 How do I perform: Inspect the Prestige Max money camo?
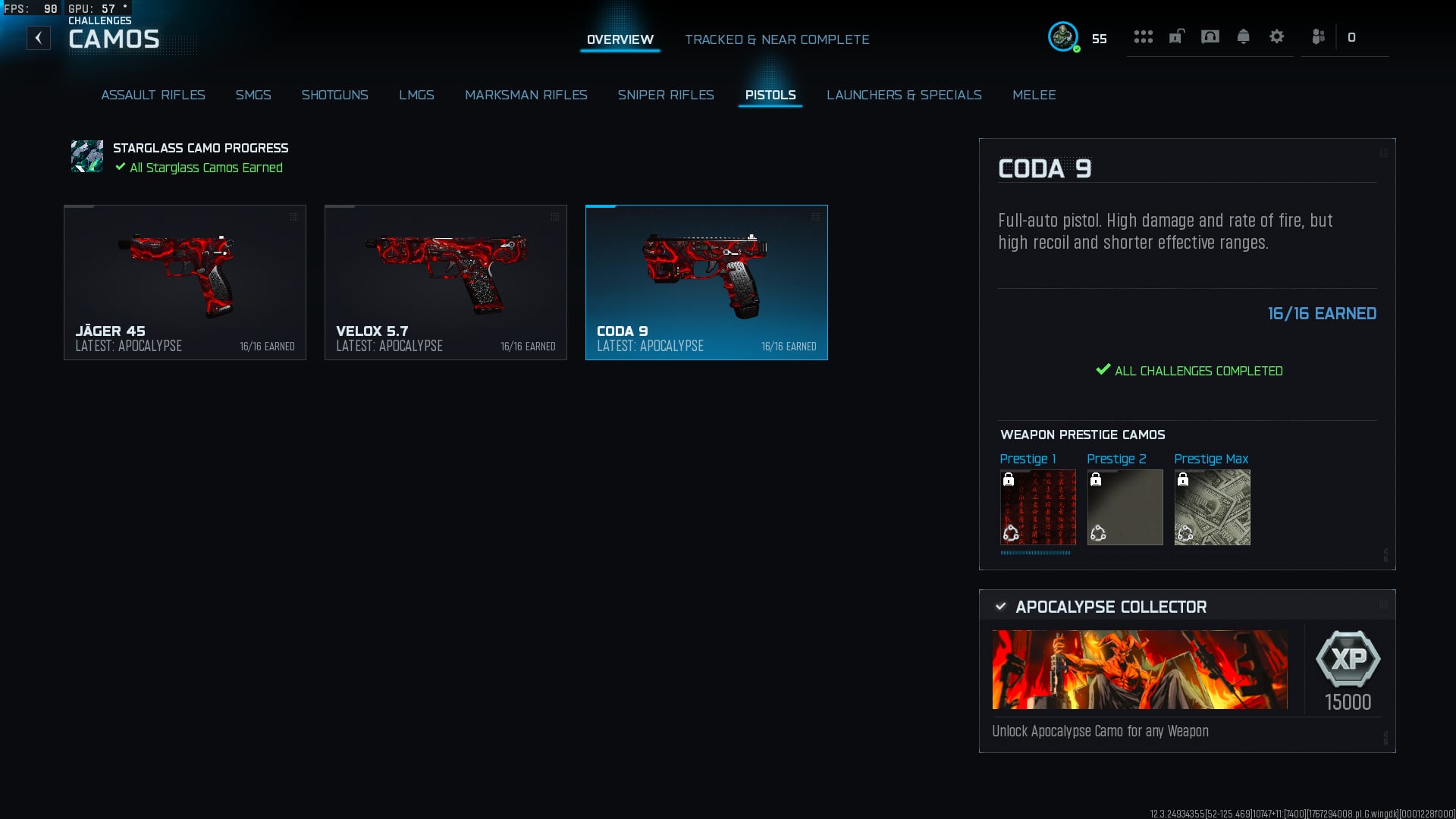1212,507
